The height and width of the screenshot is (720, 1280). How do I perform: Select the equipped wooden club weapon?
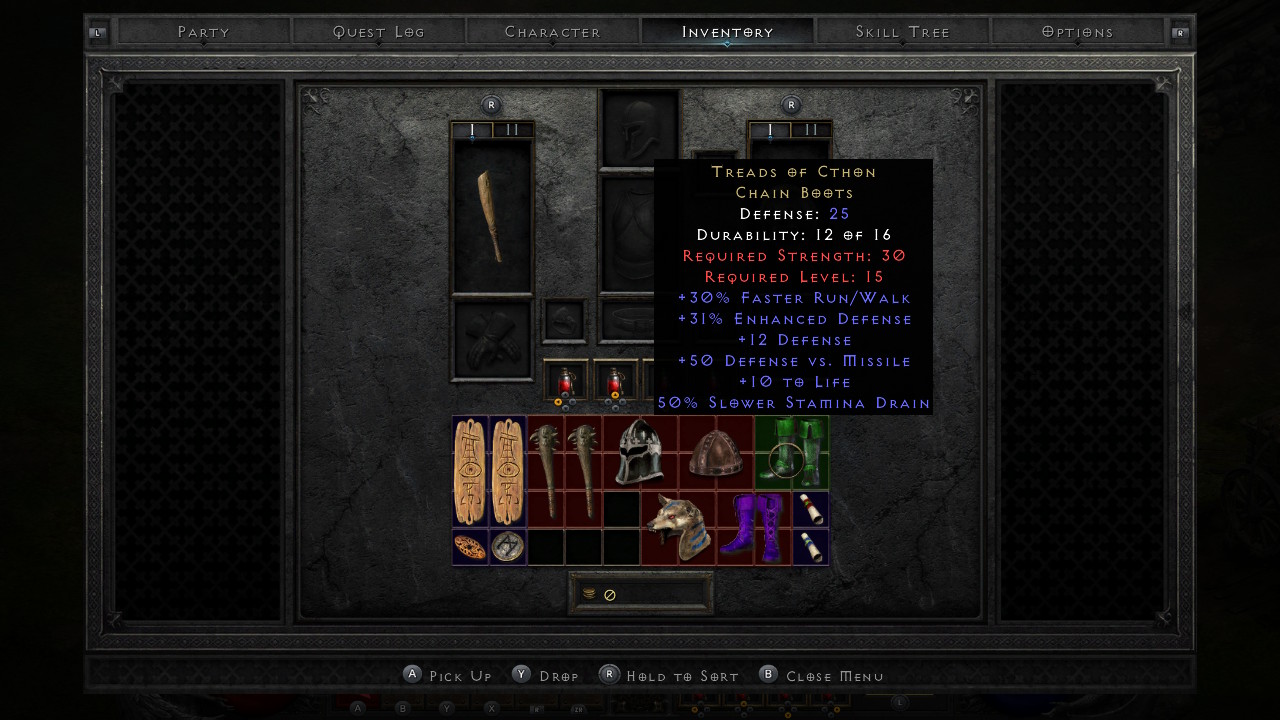tap(492, 216)
